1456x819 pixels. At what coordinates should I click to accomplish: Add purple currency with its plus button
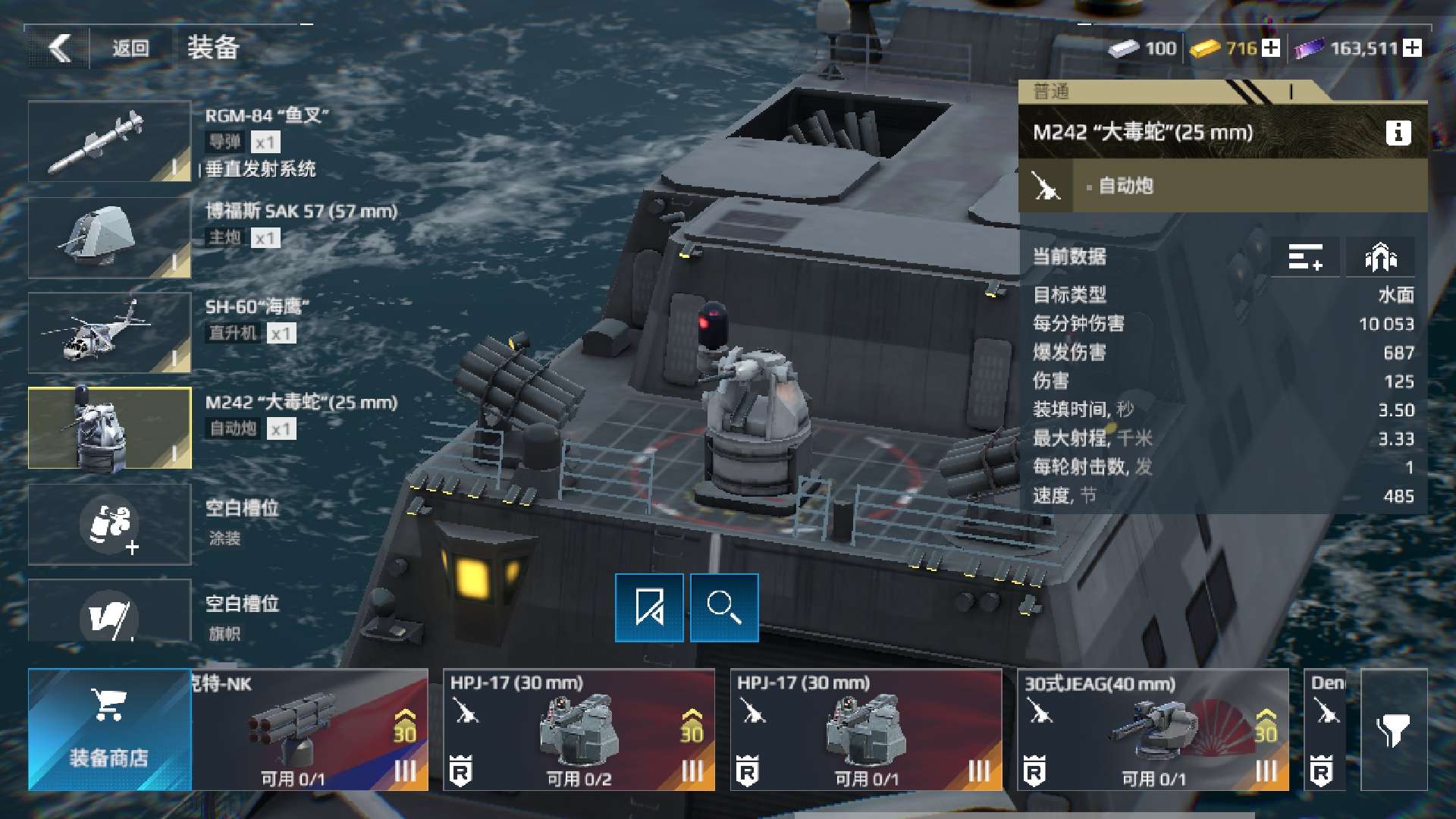[x=1412, y=49]
